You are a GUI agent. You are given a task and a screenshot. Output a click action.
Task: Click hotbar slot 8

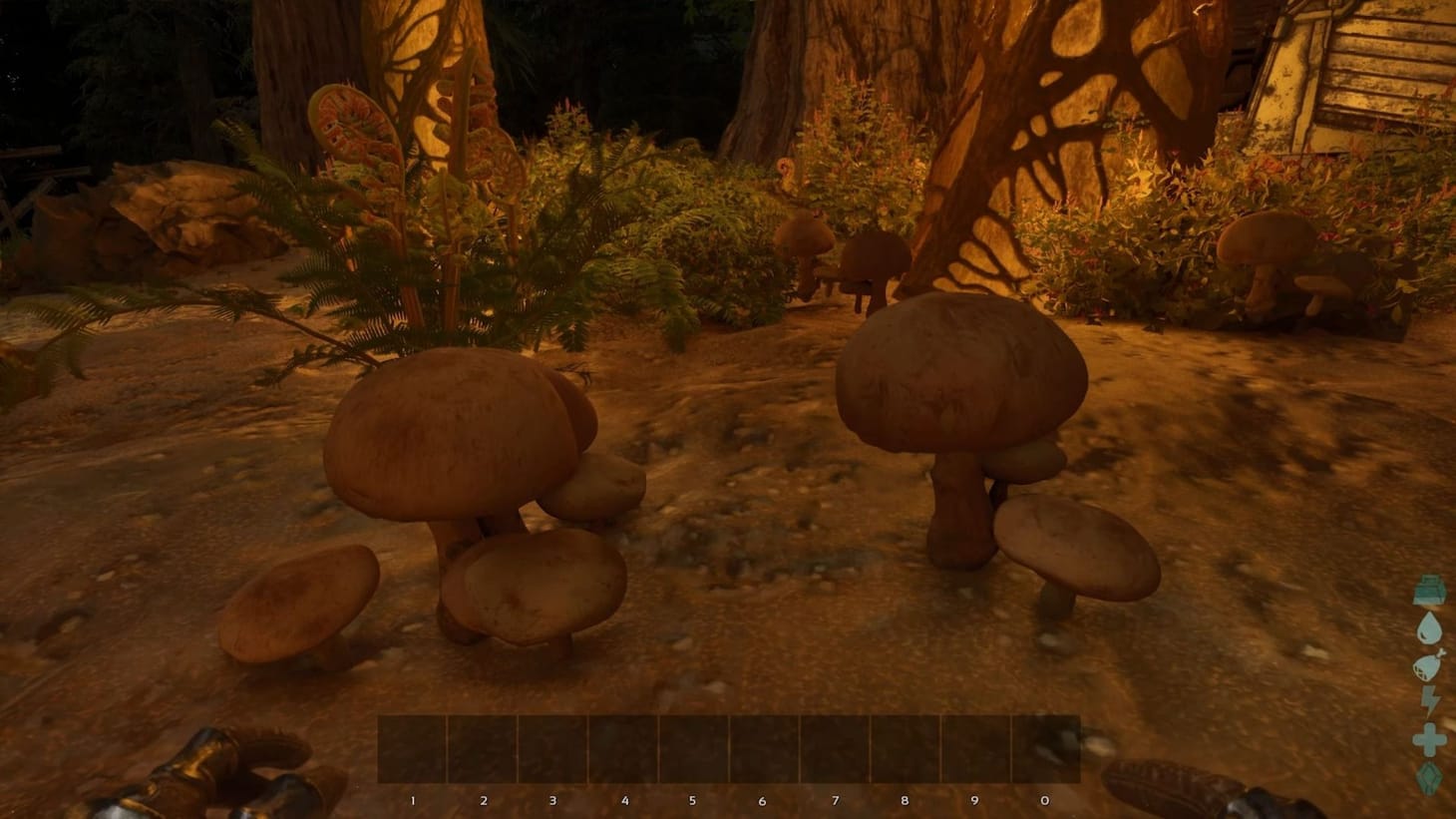(x=904, y=746)
